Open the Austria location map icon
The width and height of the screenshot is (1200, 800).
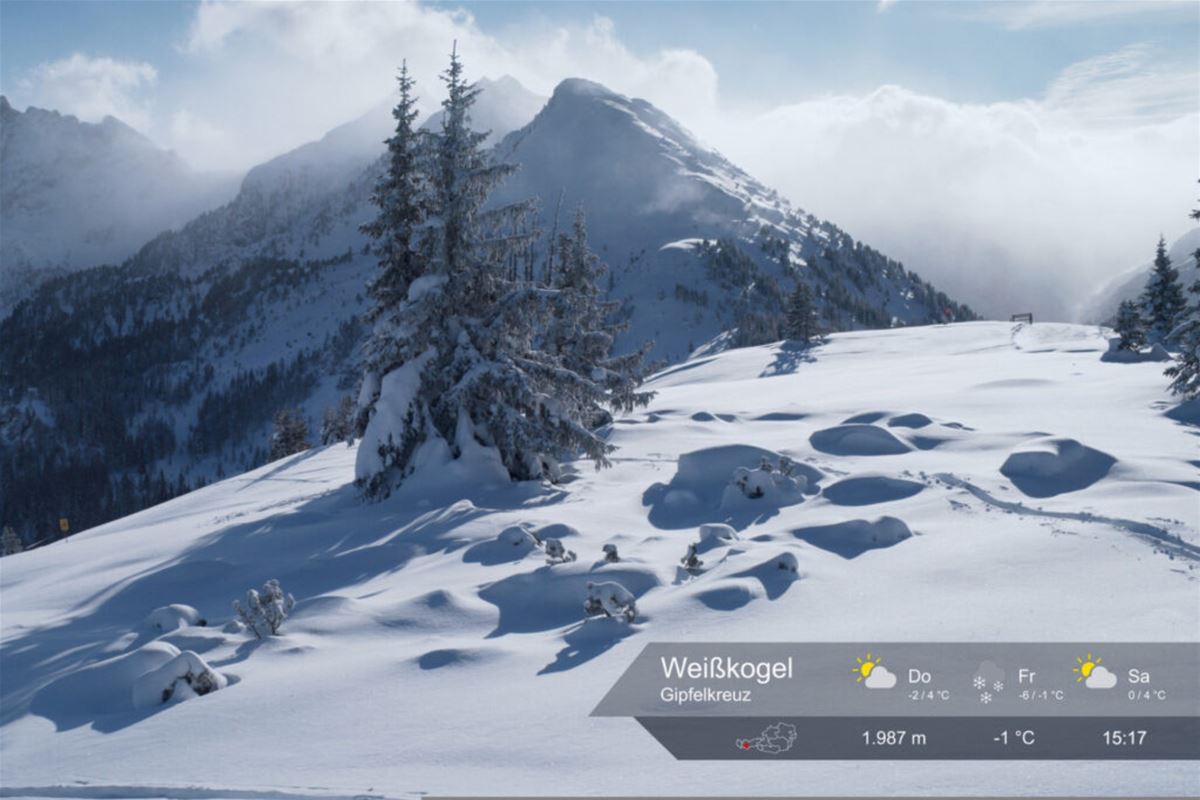click(767, 739)
